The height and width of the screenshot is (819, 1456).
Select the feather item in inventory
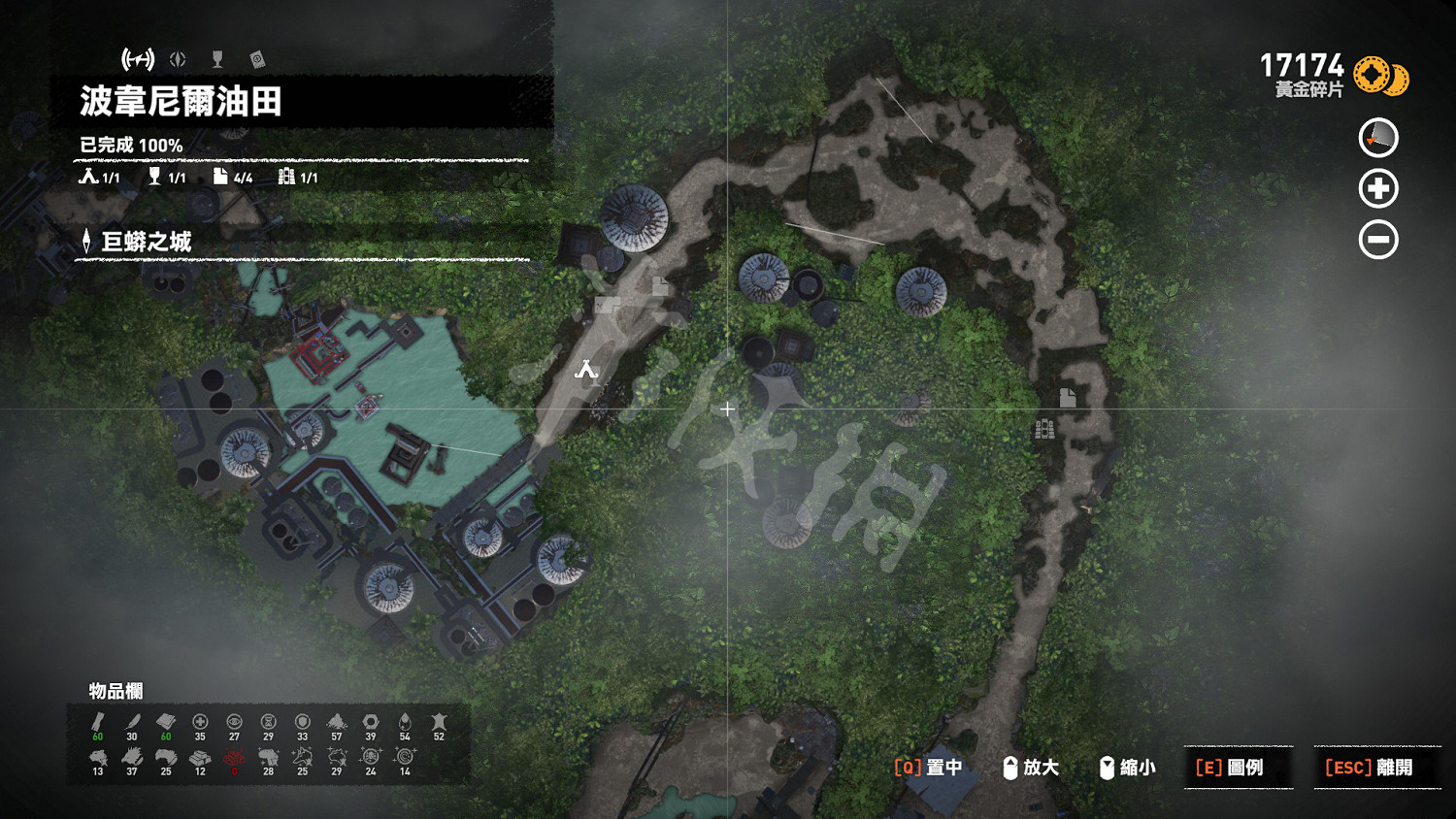pyautogui.click(x=132, y=723)
